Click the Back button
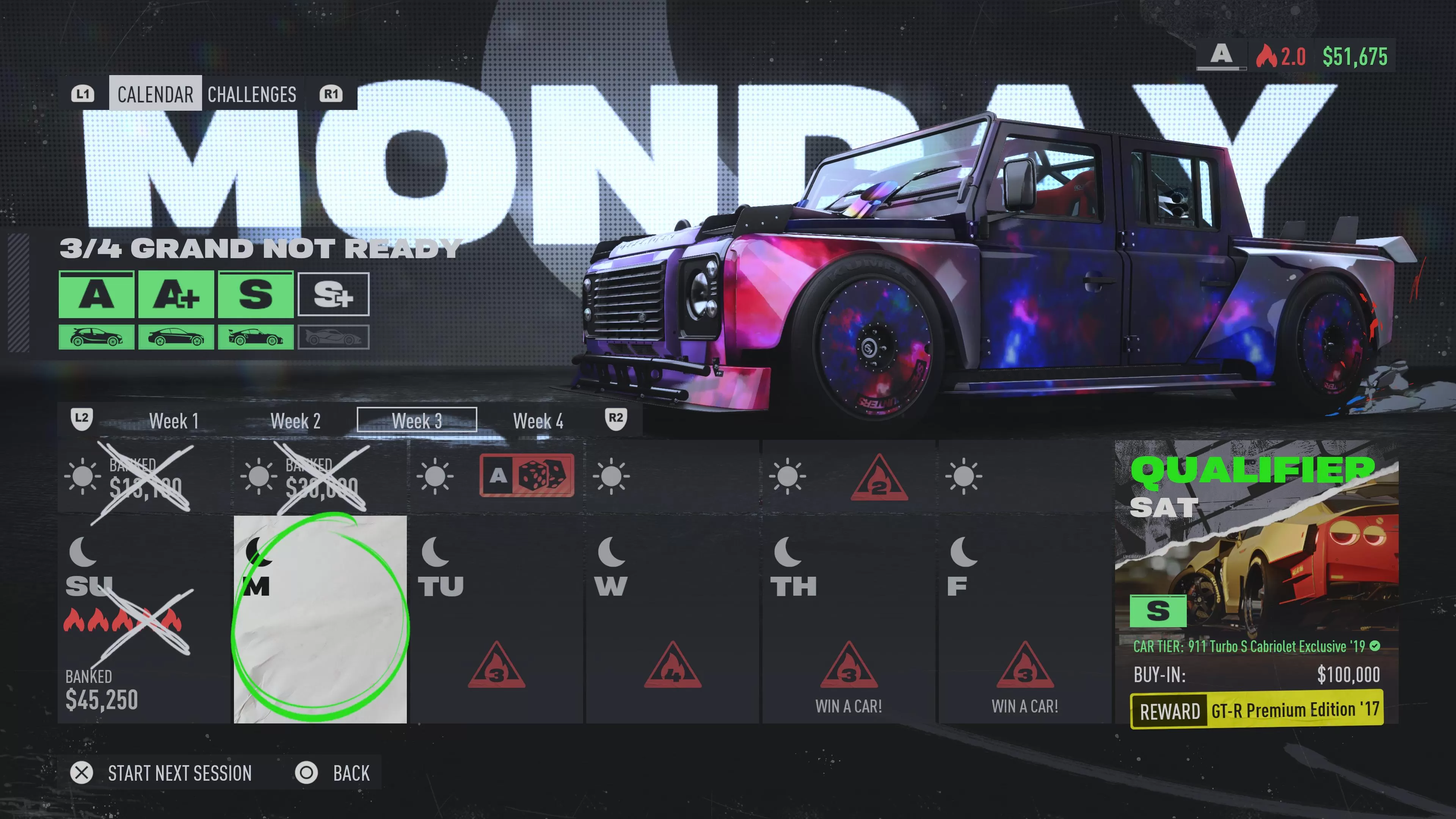1456x819 pixels. (351, 773)
